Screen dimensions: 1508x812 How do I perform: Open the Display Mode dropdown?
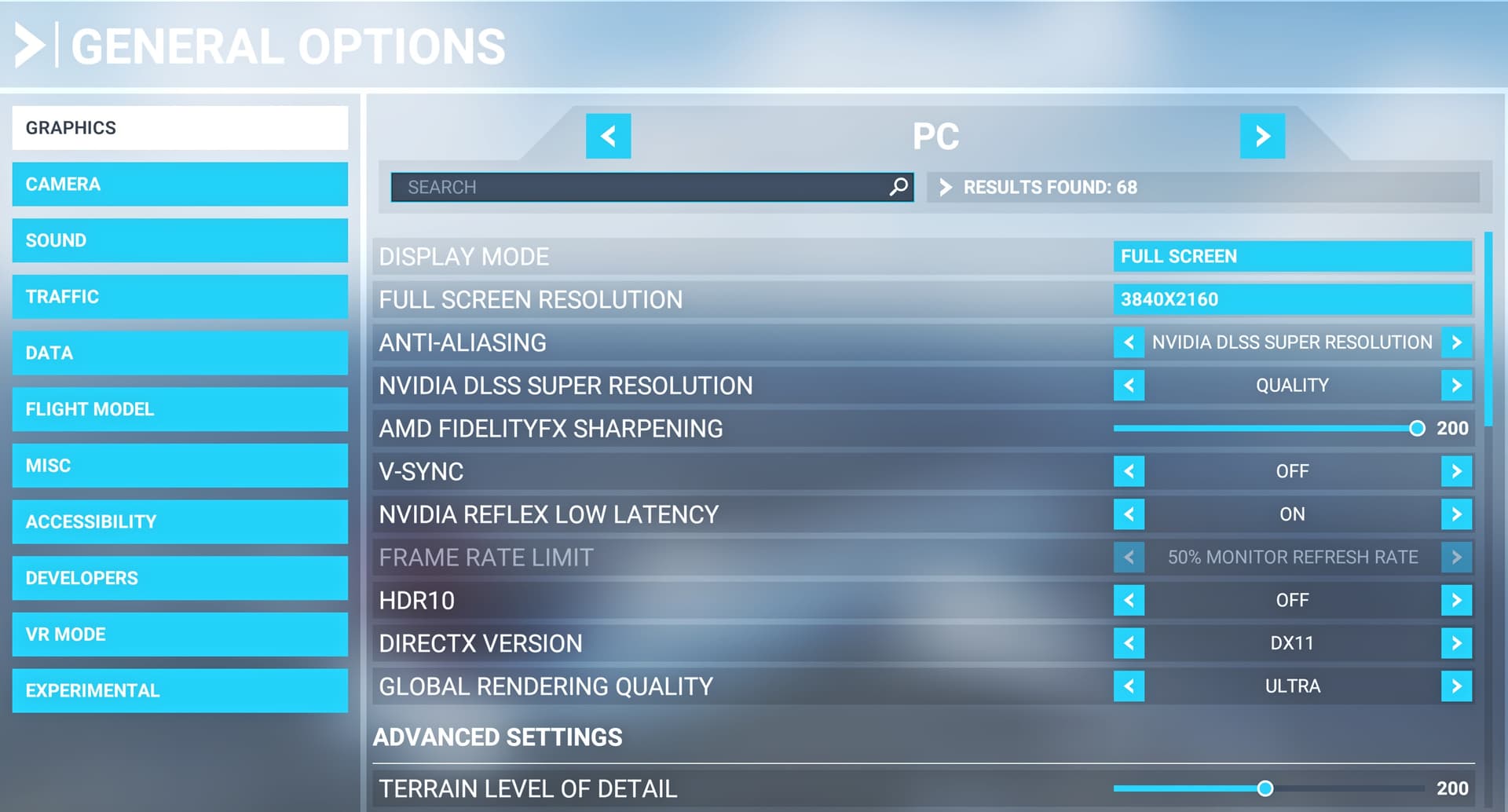tap(1293, 256)
